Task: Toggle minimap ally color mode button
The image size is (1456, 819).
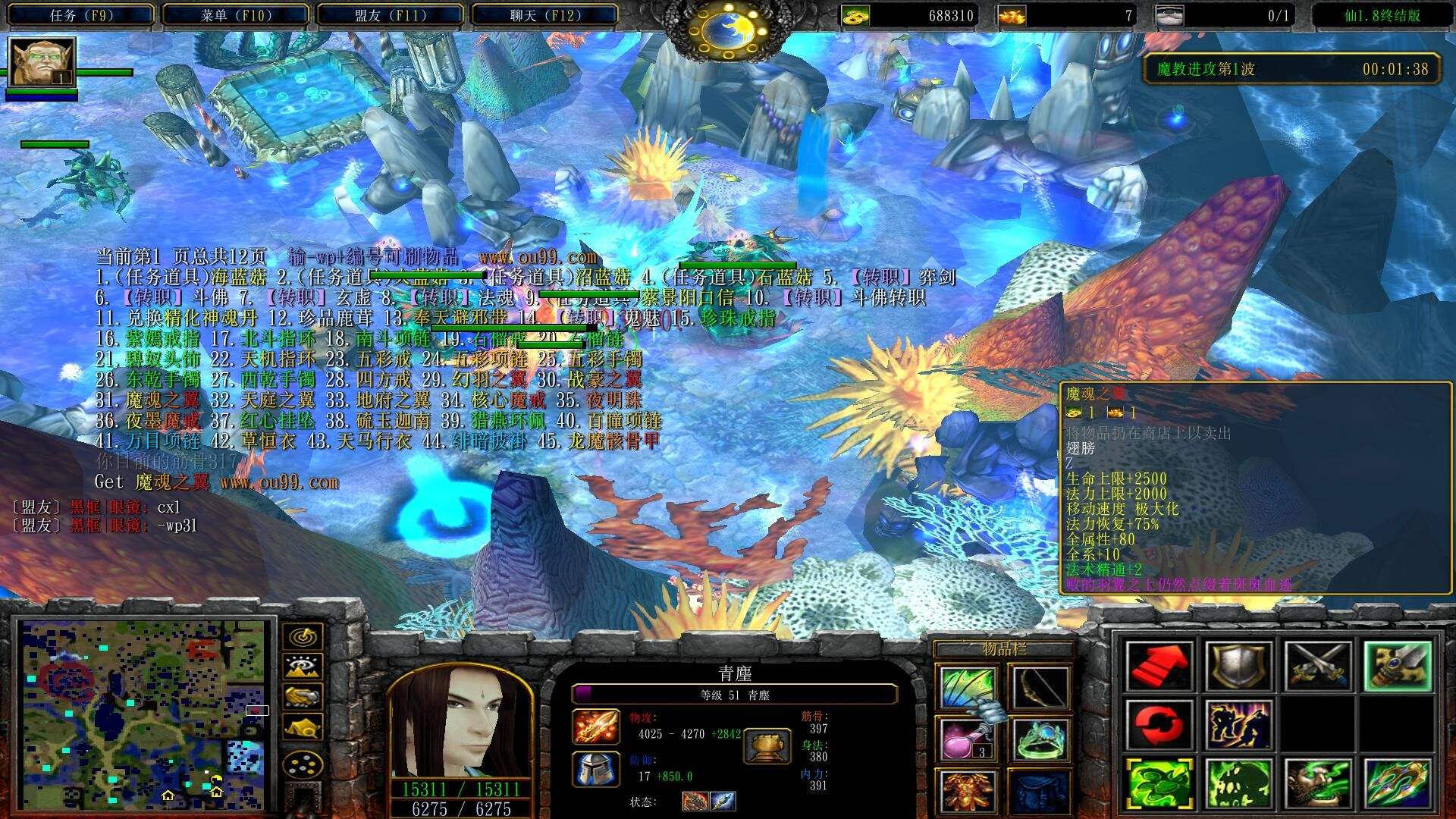Action: pyautogui.click(x=303, y=697)
